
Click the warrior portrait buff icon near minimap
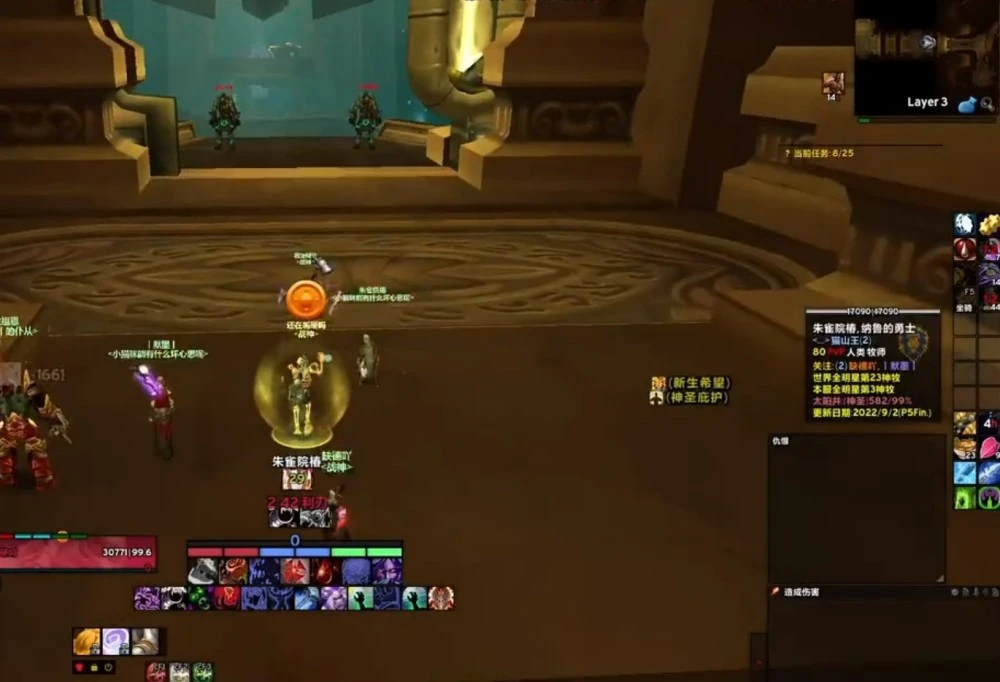tap(833, 83)
